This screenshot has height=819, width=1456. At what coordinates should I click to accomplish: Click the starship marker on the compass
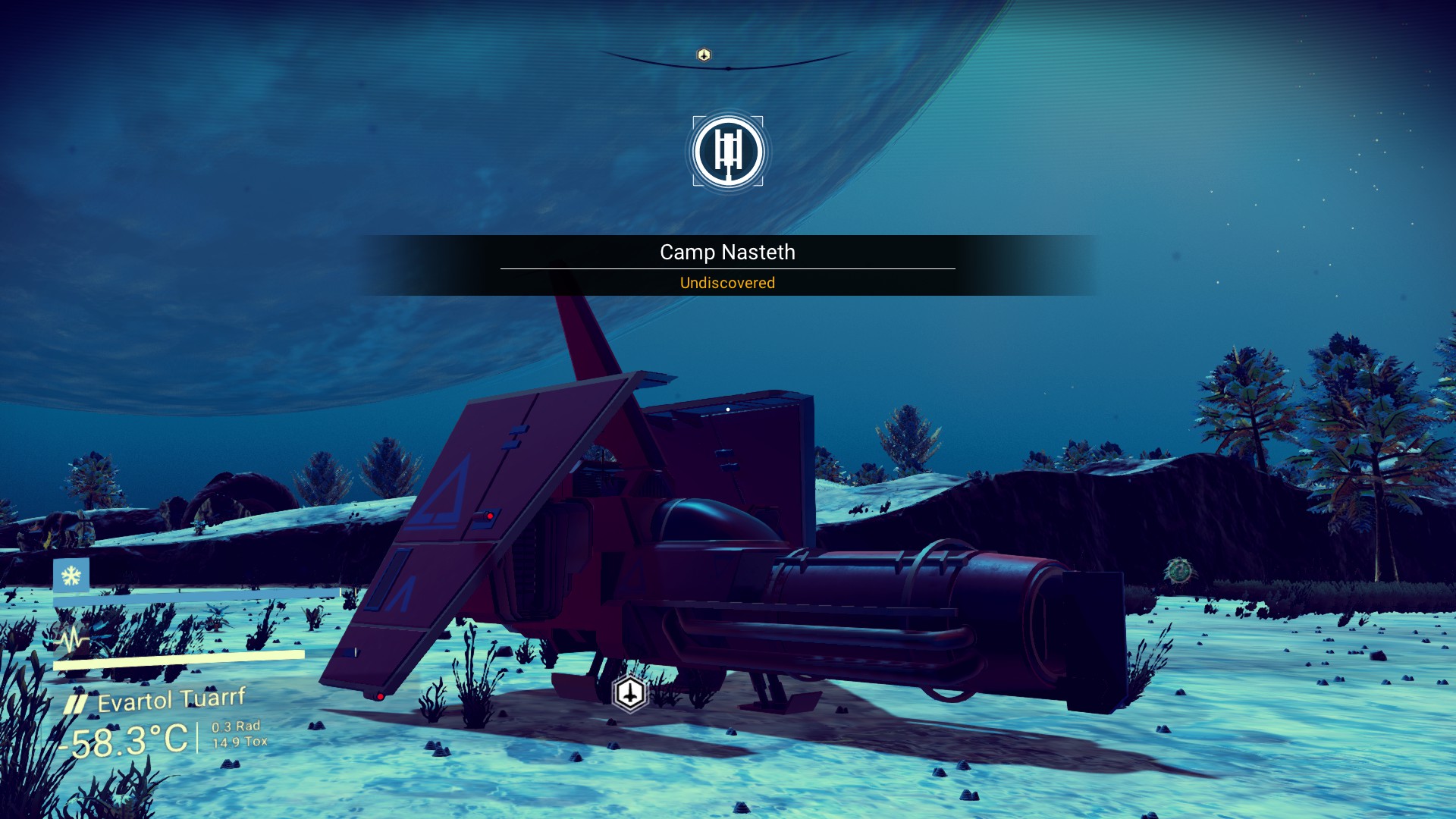pos(704,55)
